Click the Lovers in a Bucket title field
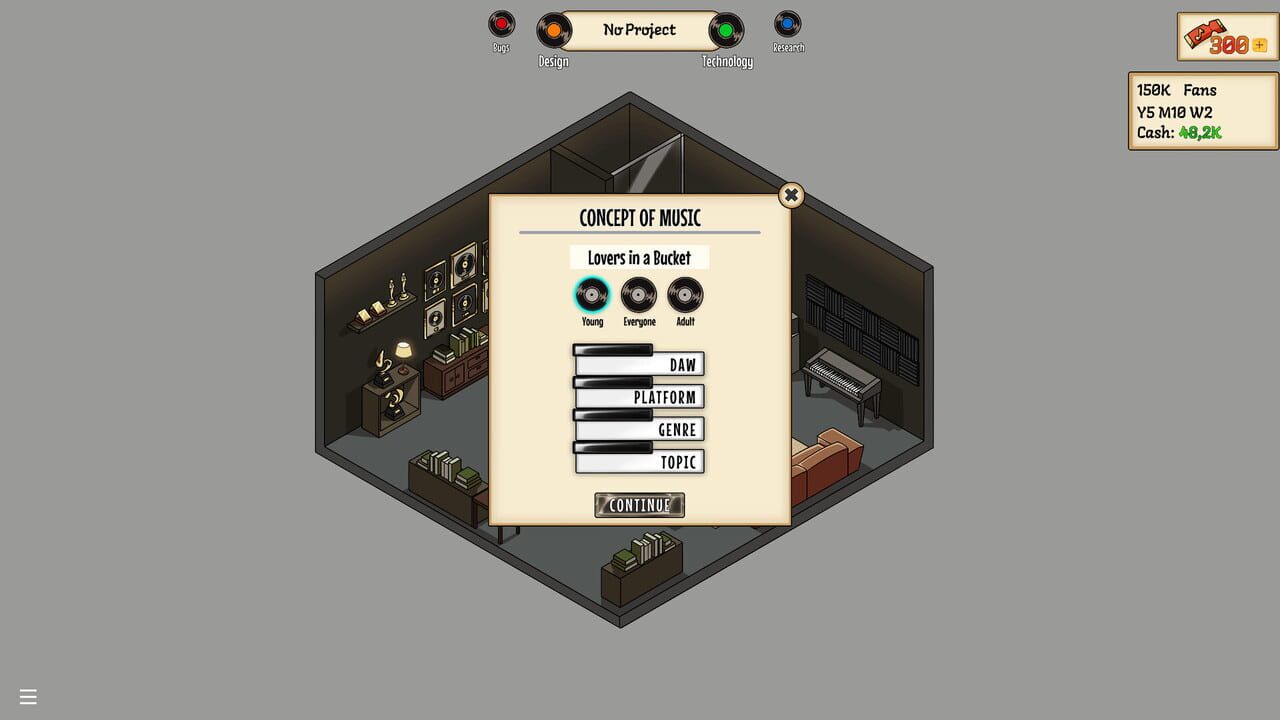 639,257
